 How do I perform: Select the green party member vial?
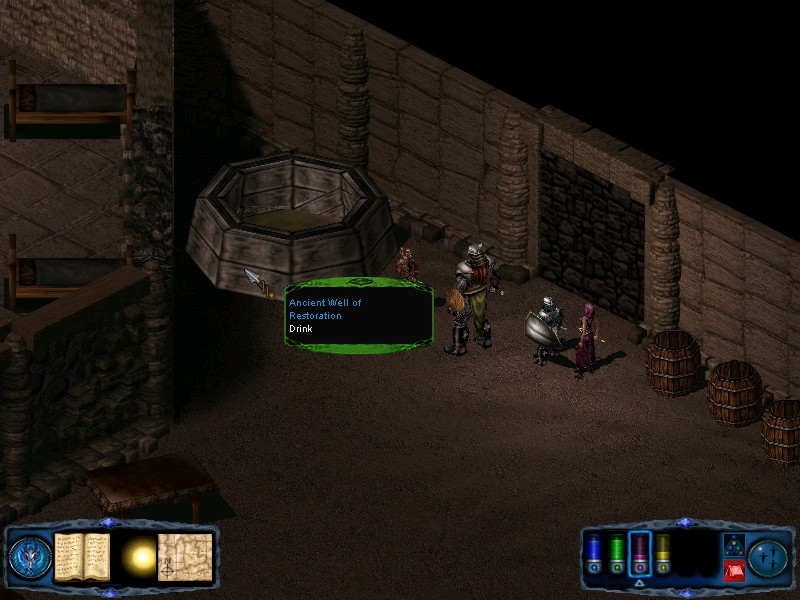[616, 557]
